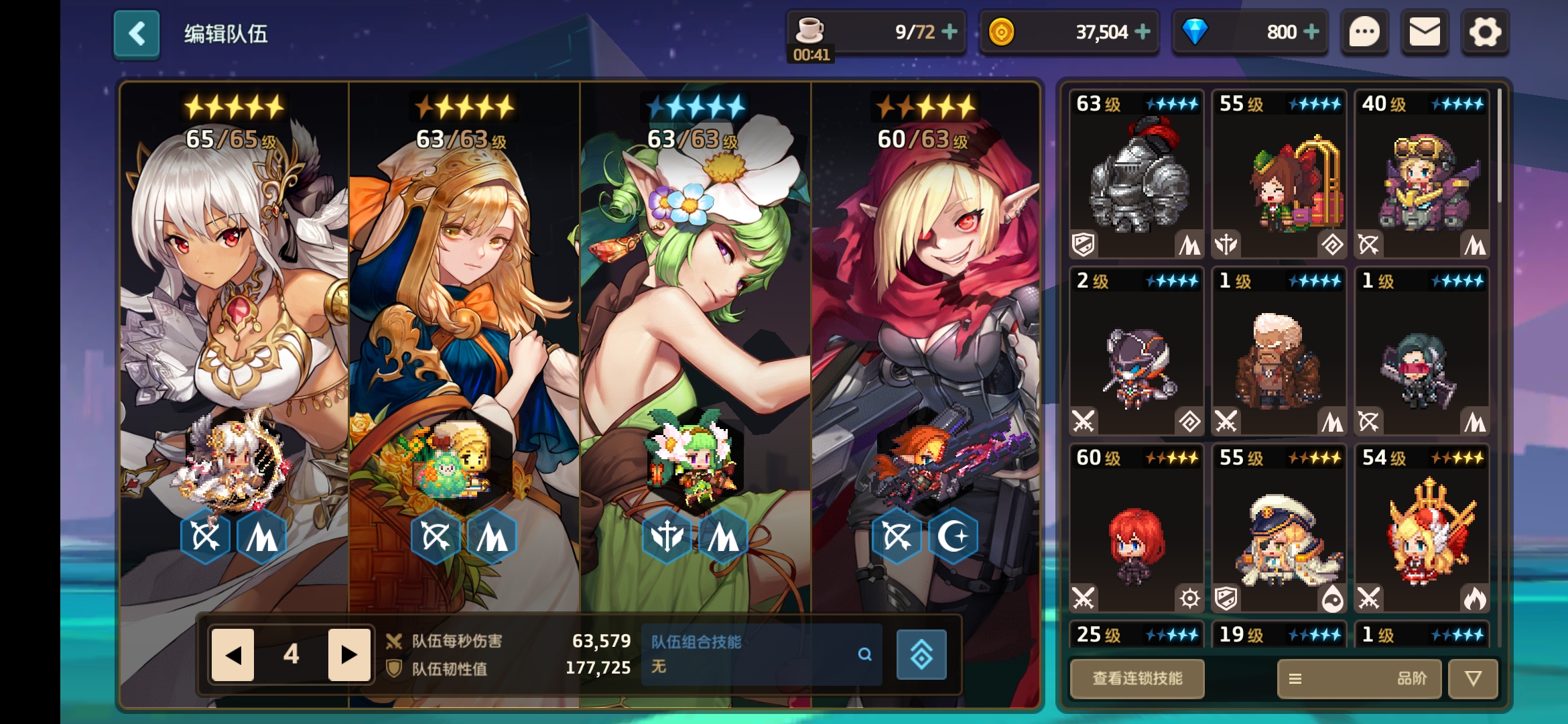The height and width of the screenshot is (724, 1568).
Task: Select the level 60 red-haired hero thumbnail
Action: [x=1136, y=530]
